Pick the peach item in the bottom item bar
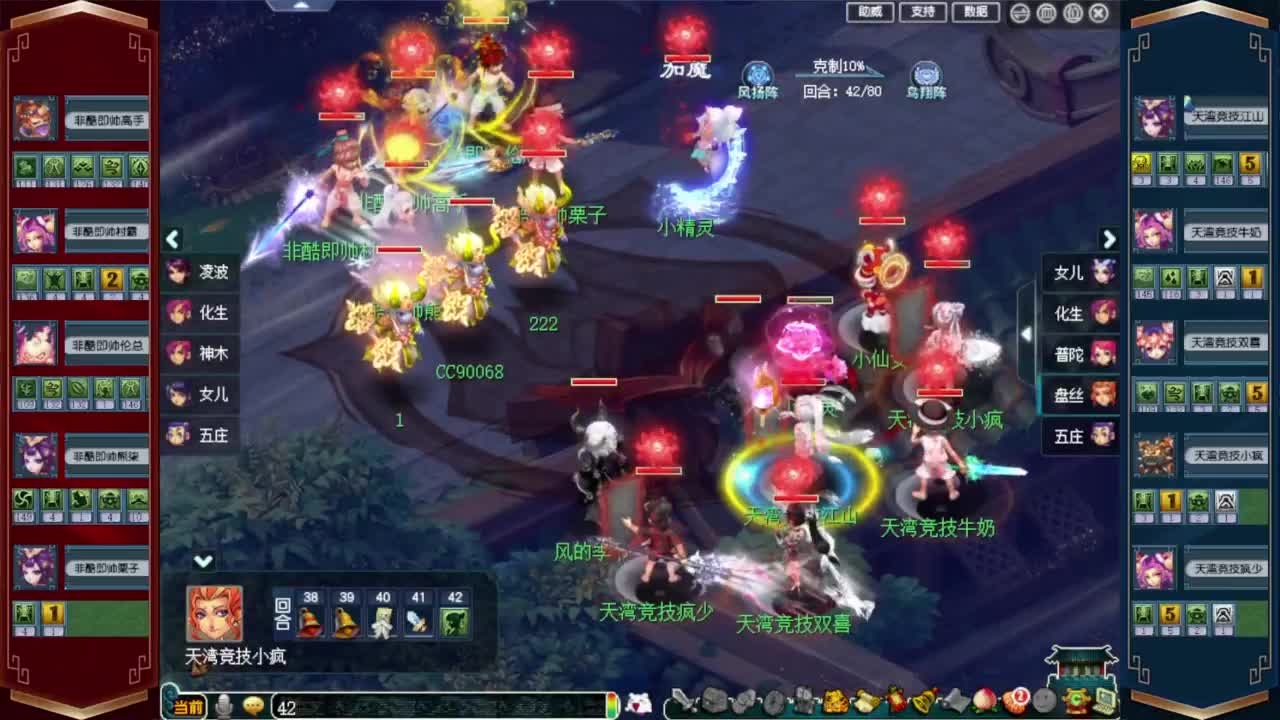This screenshot has width=1280, height=720. (986, 704)
